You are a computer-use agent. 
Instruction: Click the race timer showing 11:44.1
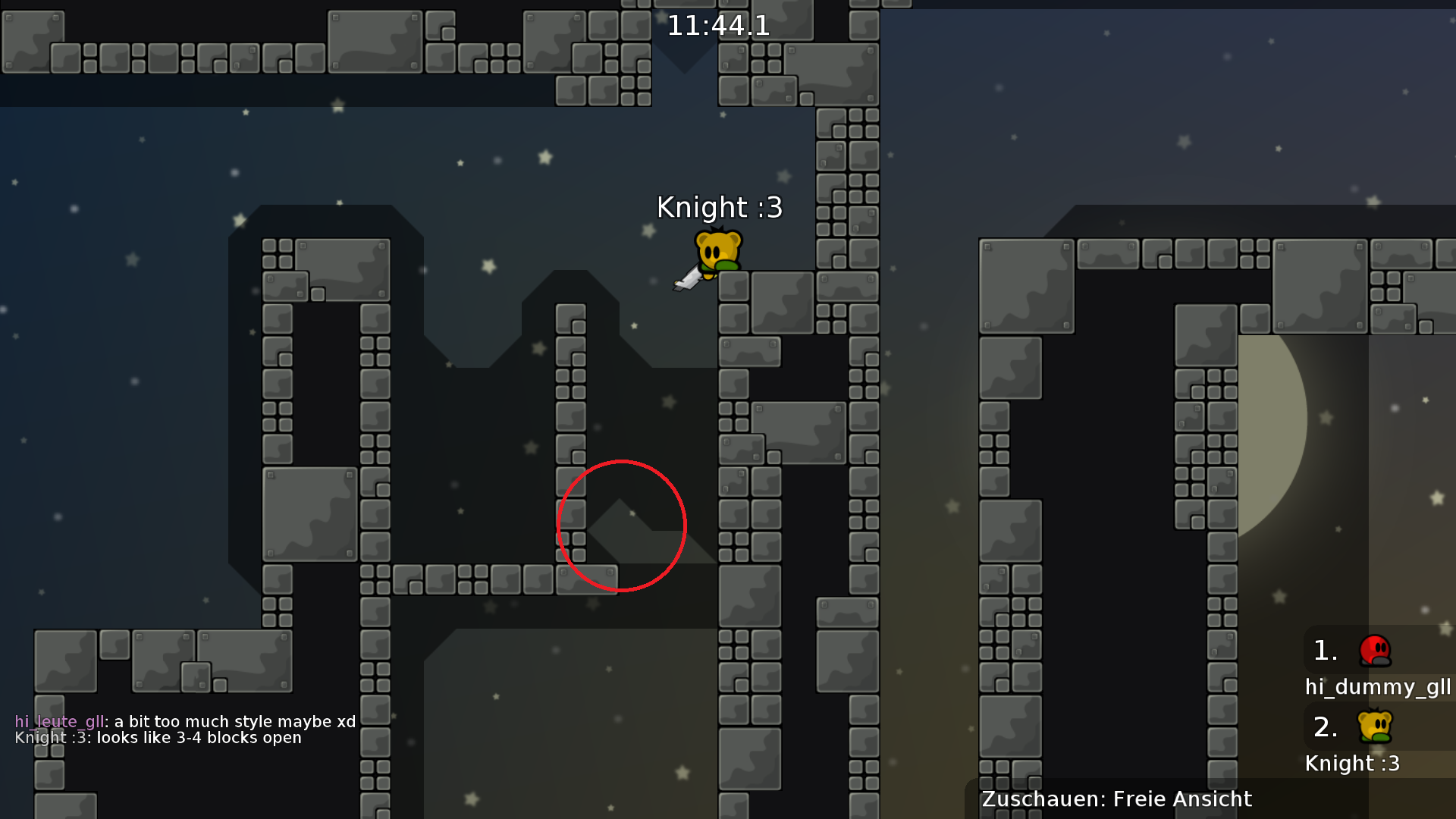(717, 26)
